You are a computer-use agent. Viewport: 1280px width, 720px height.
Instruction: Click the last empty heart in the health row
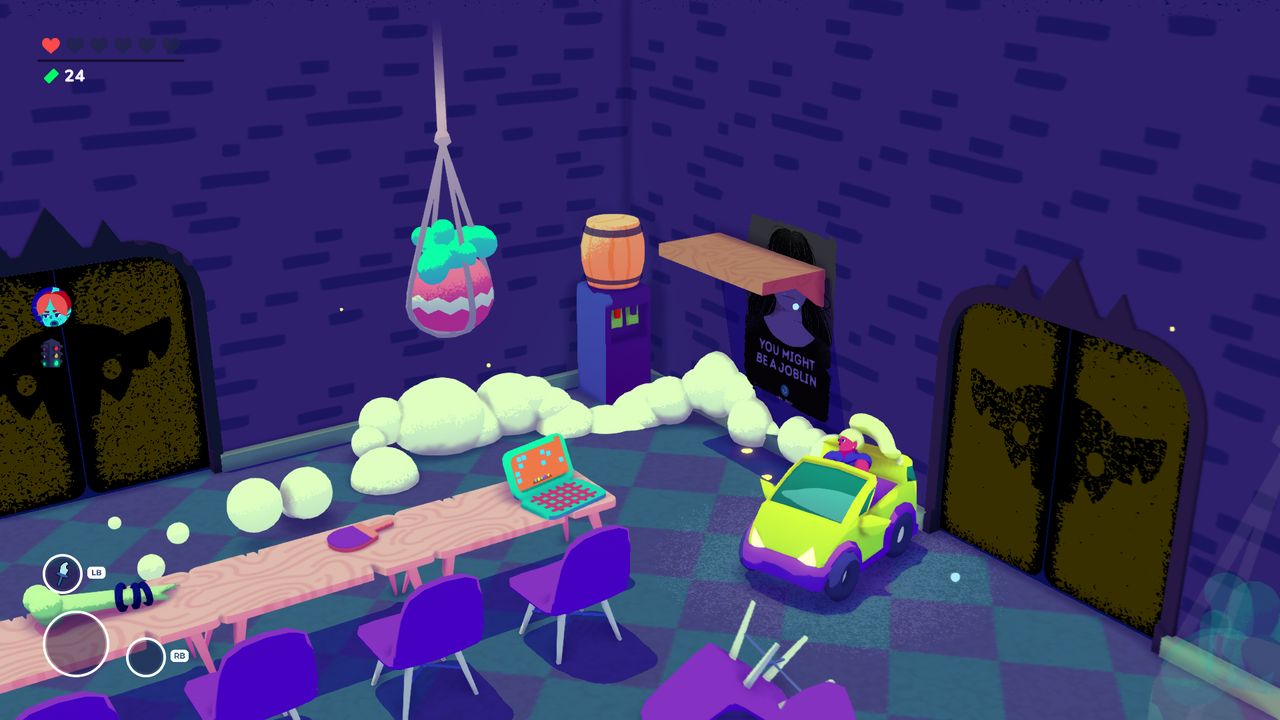tap(170, 44)
